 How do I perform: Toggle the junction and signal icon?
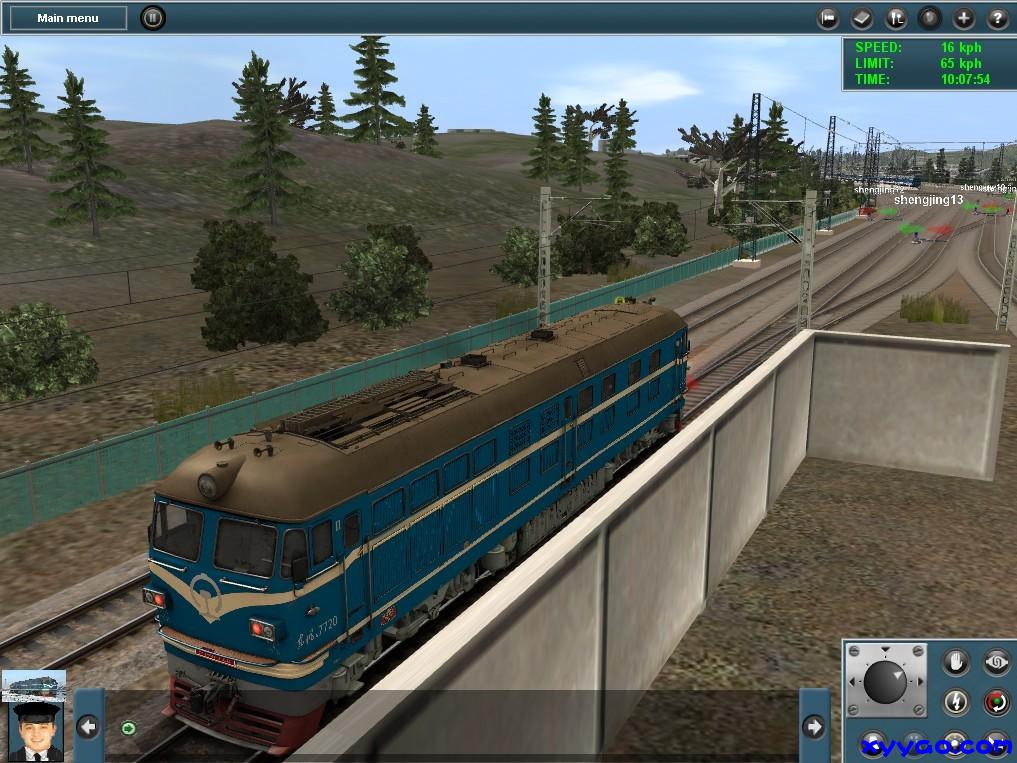897,18
